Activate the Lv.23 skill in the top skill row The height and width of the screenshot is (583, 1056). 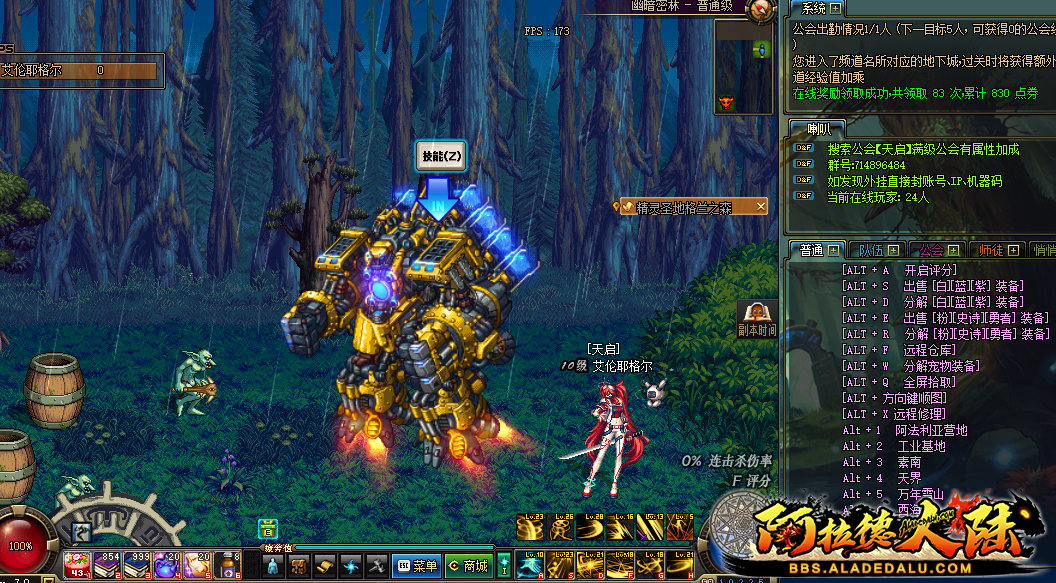click(x=532, y=528)
